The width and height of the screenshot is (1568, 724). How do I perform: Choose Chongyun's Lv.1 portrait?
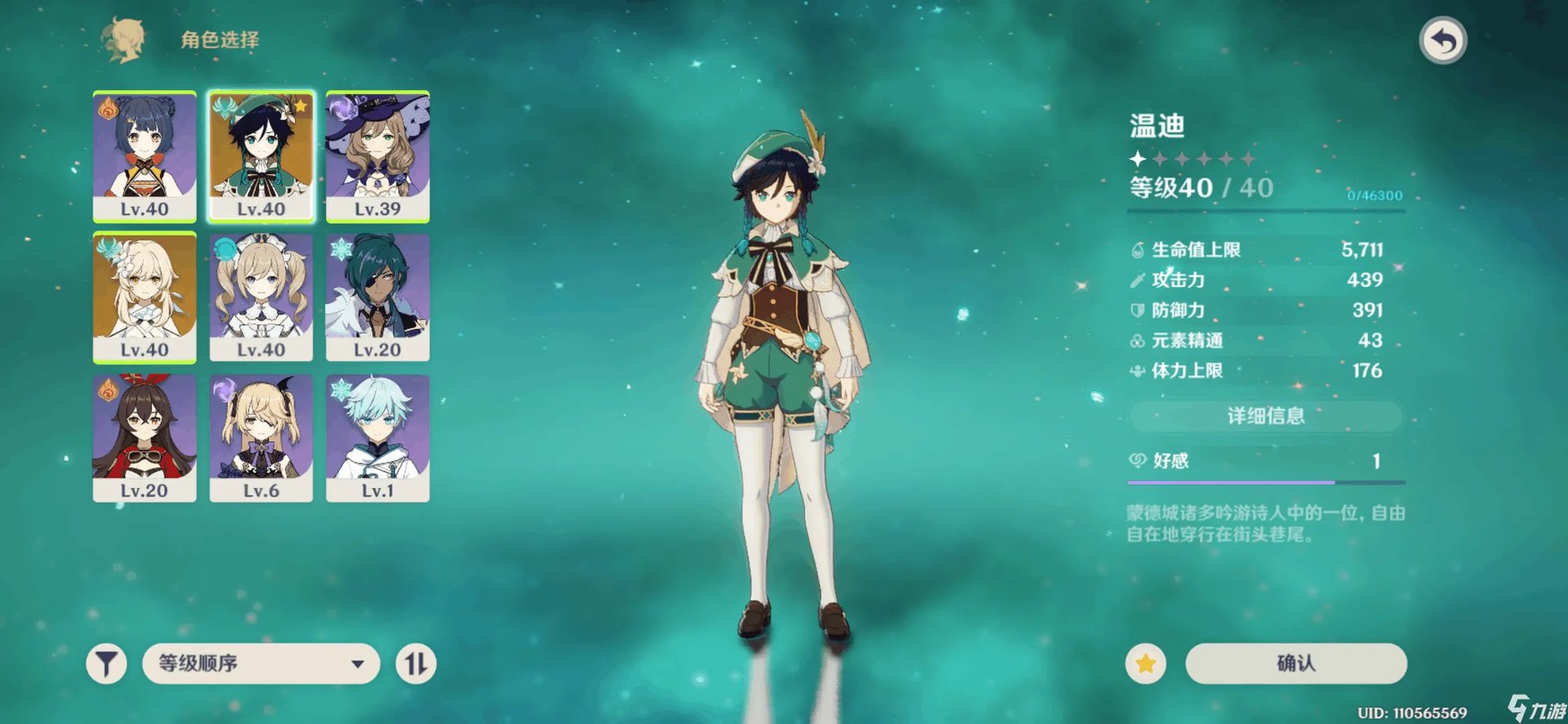(x=377, y=437)
